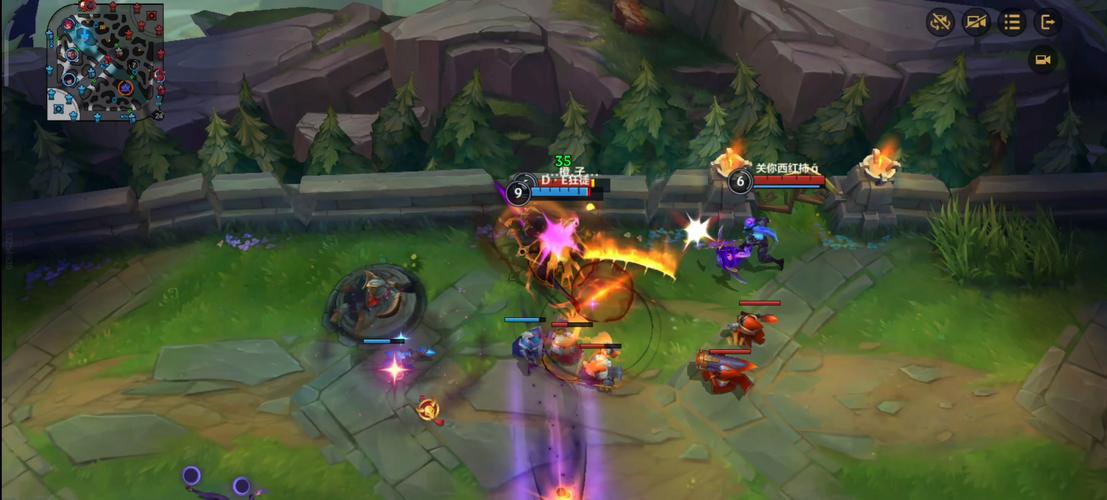
Task: Open the list menu icon
Action: click(x=1012, y=22)
